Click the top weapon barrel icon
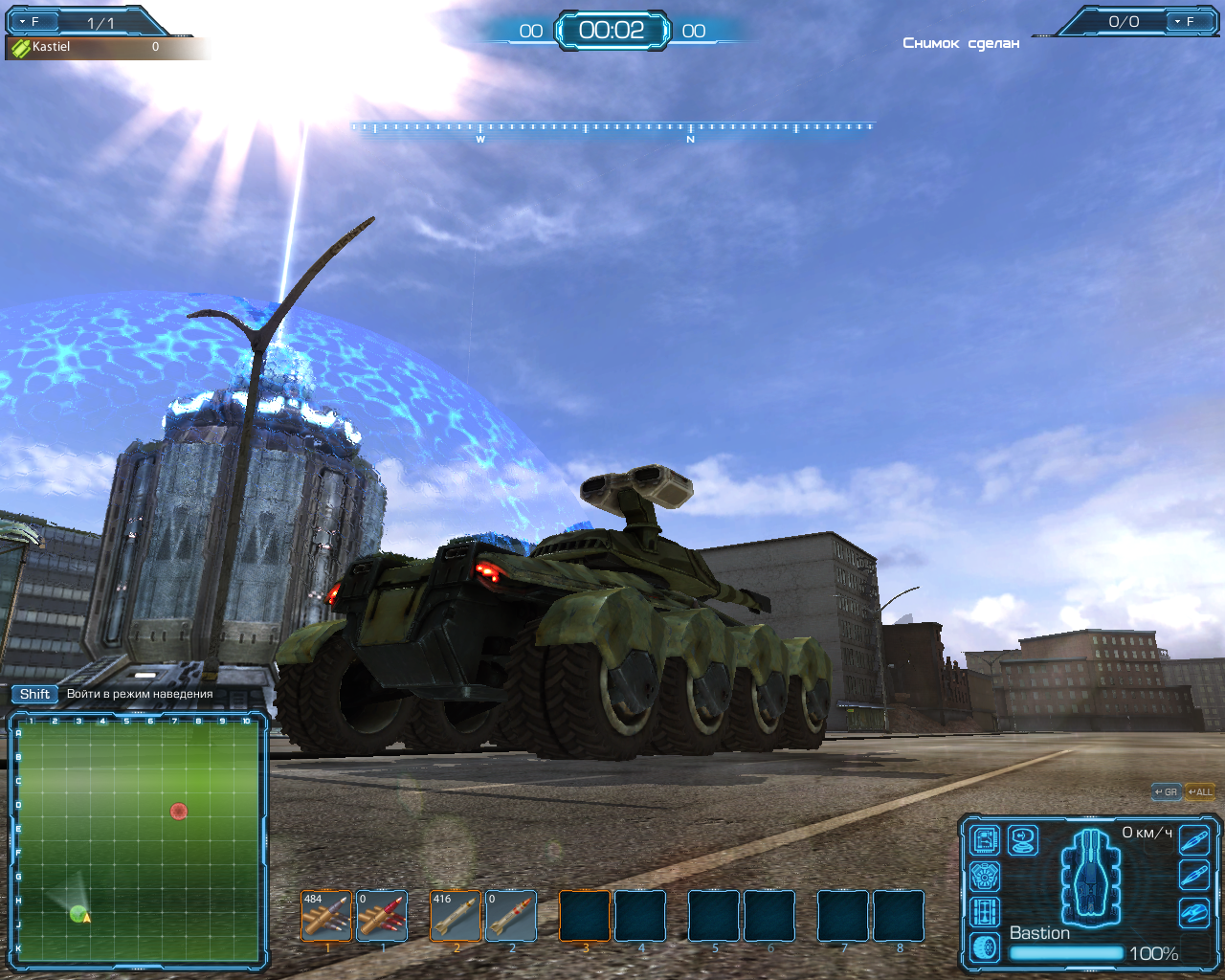Image resolution: width=1225 pixels, height=980 pixels. pyautogui.click(x=1193, y=840)
